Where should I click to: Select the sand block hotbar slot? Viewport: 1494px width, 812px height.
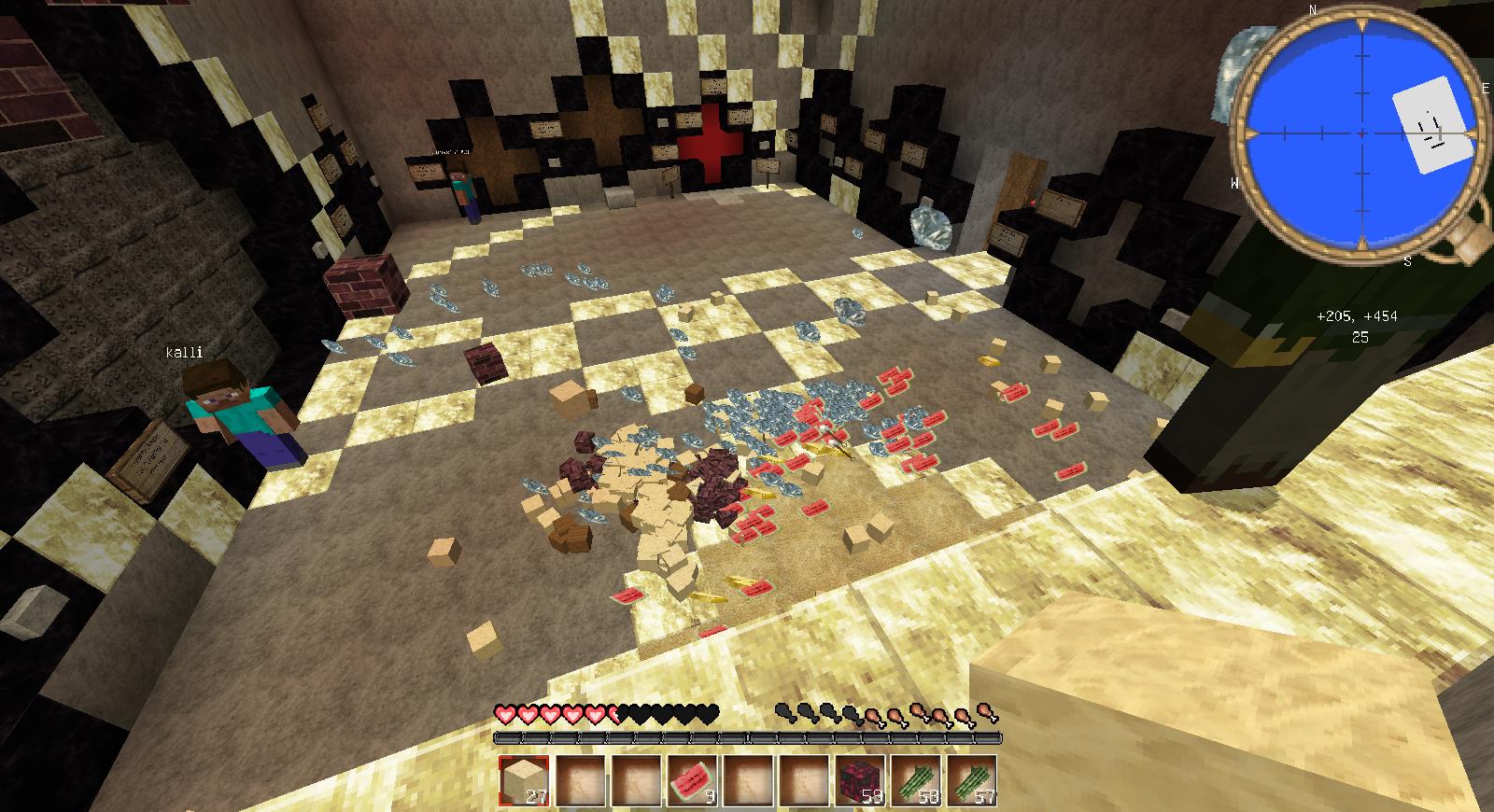[524, 778]
